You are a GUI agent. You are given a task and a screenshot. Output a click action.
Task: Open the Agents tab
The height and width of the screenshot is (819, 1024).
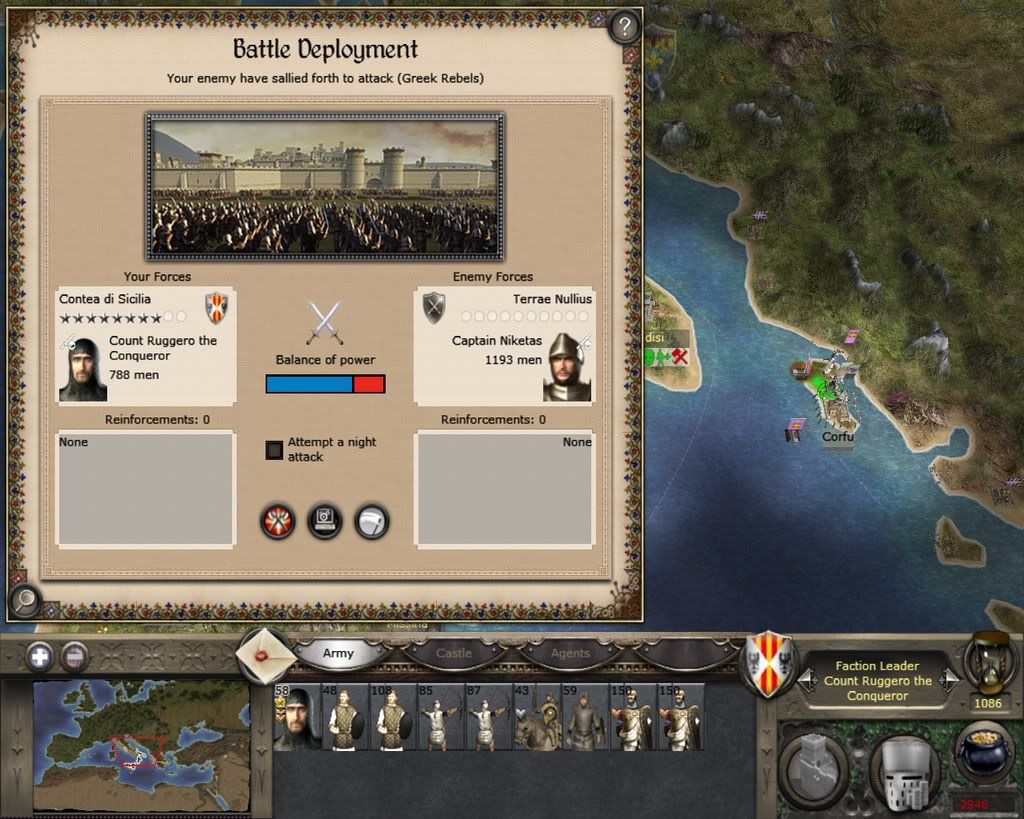[570, 653]
